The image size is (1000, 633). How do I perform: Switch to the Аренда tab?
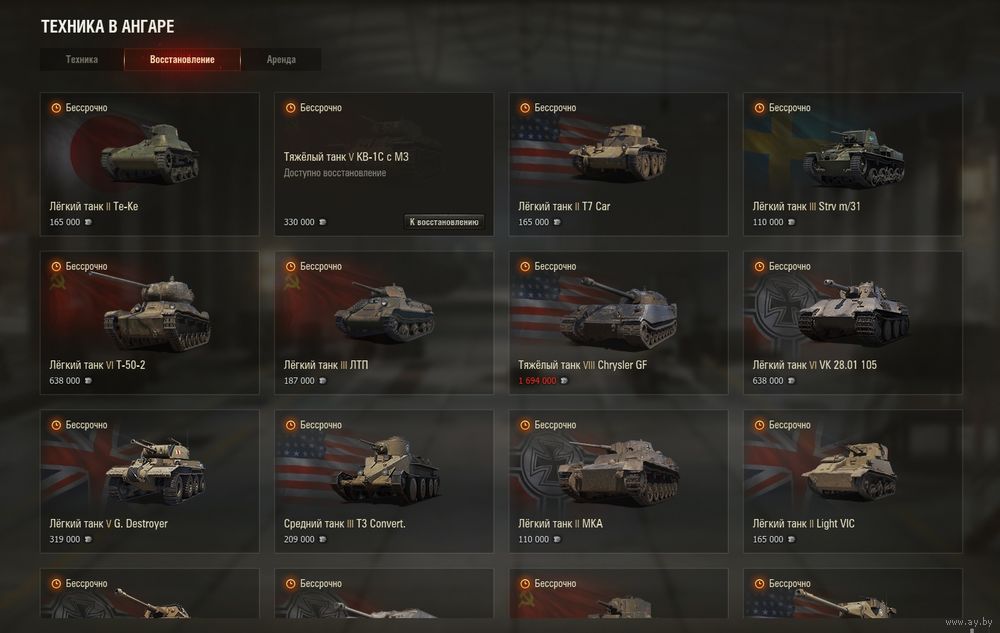tap(281, 60)
